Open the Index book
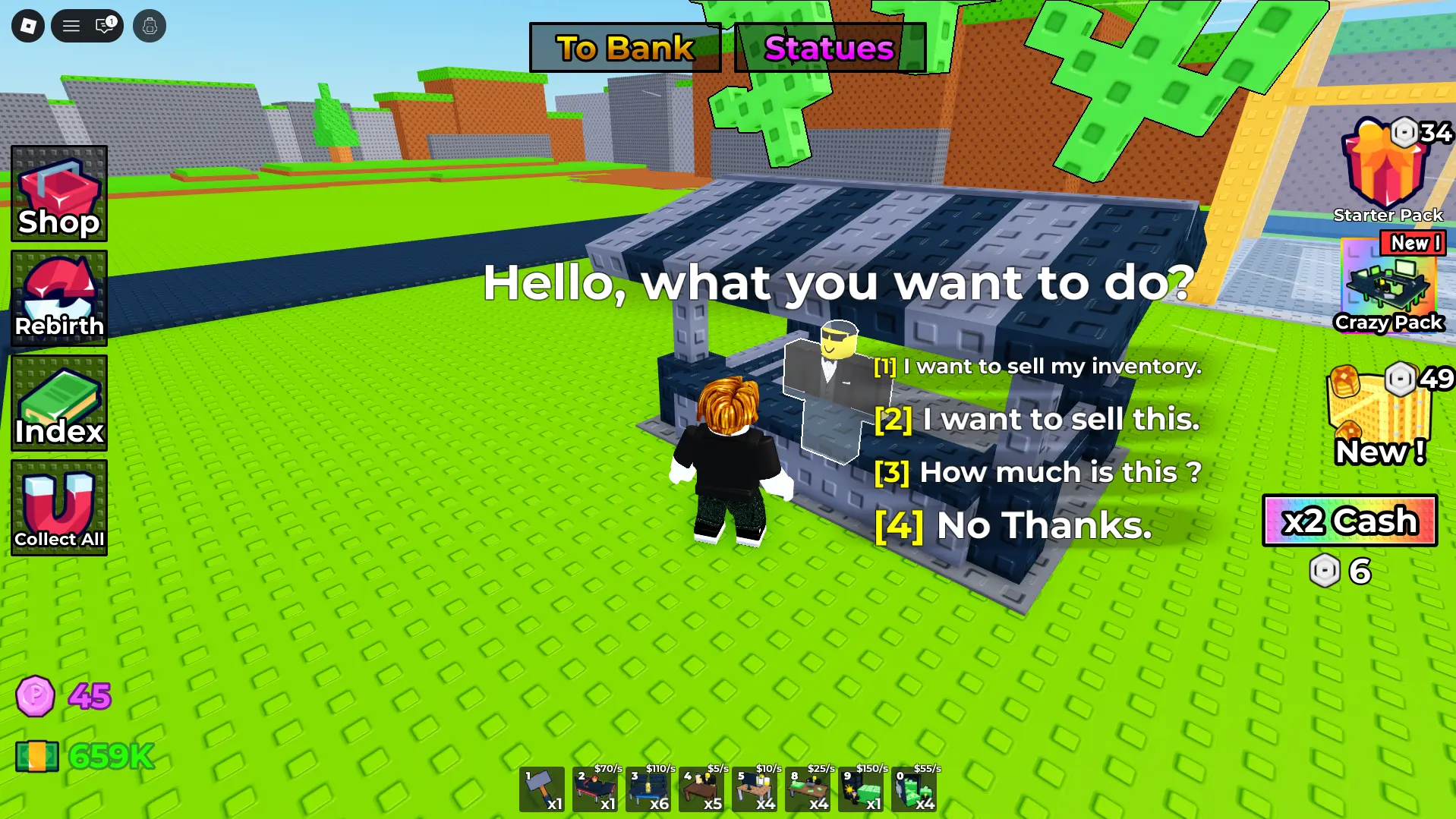 click(58, 404)
